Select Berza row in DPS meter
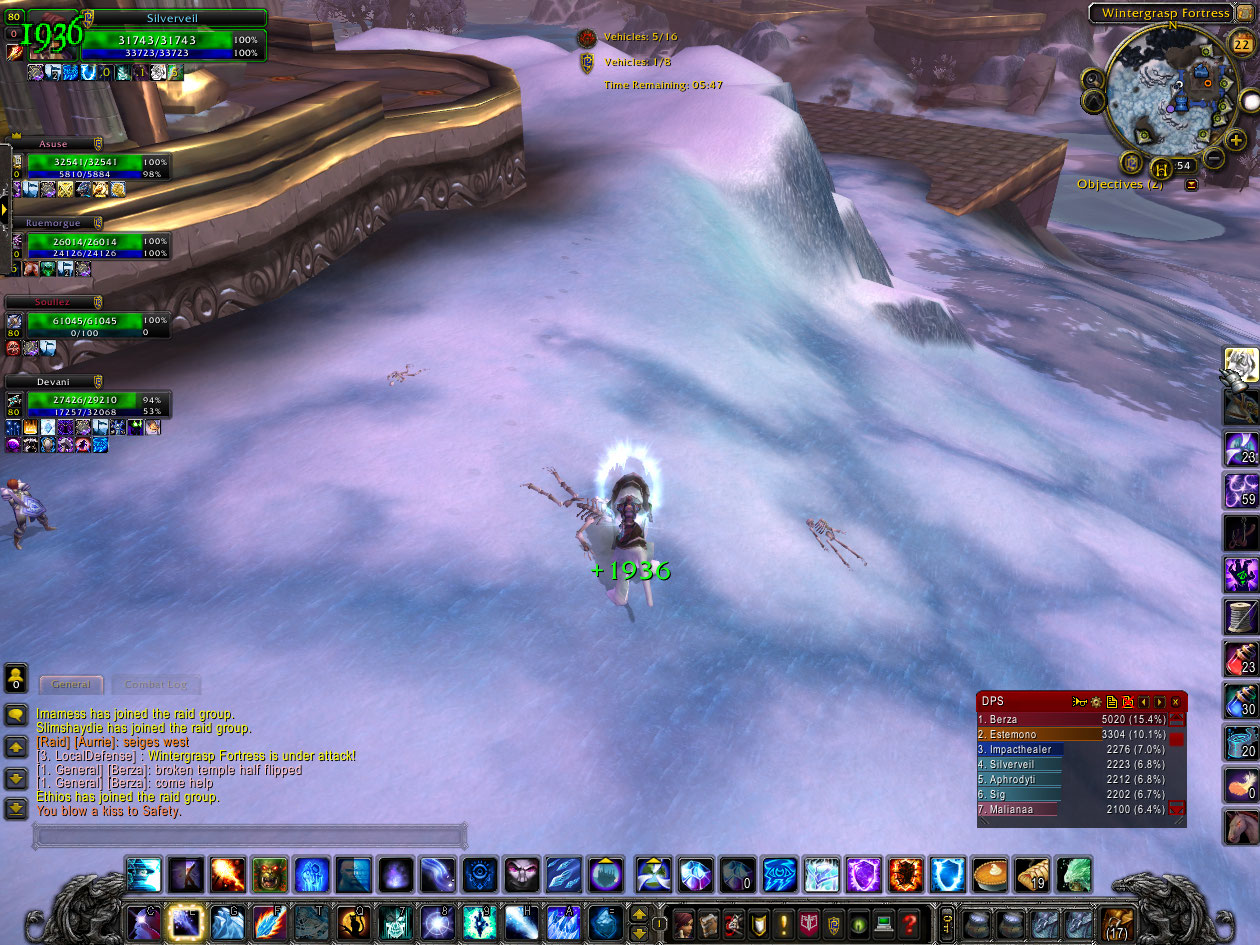Screen dimensions: 1260x945 (x=1070, y=719)
